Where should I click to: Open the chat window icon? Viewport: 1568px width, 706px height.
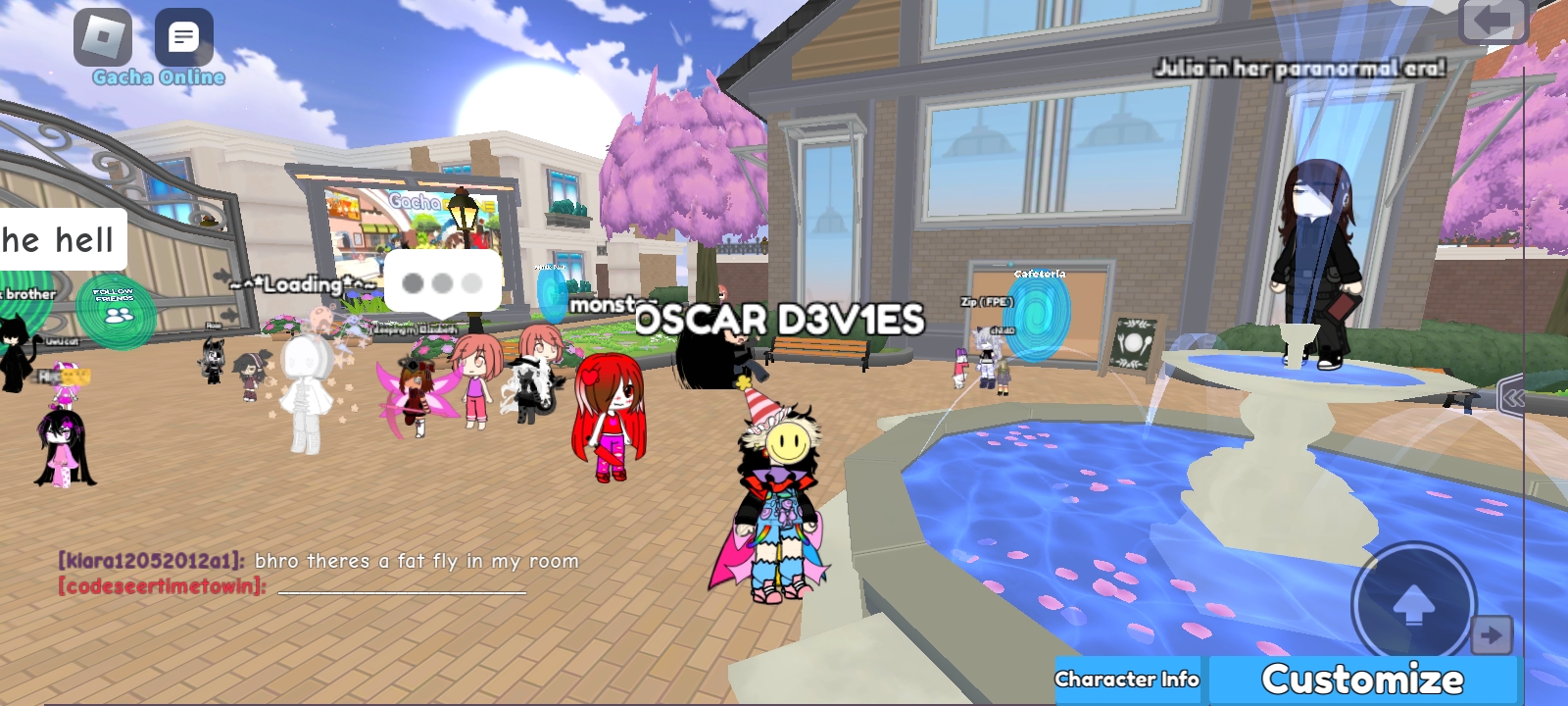[x=183, y=37]
